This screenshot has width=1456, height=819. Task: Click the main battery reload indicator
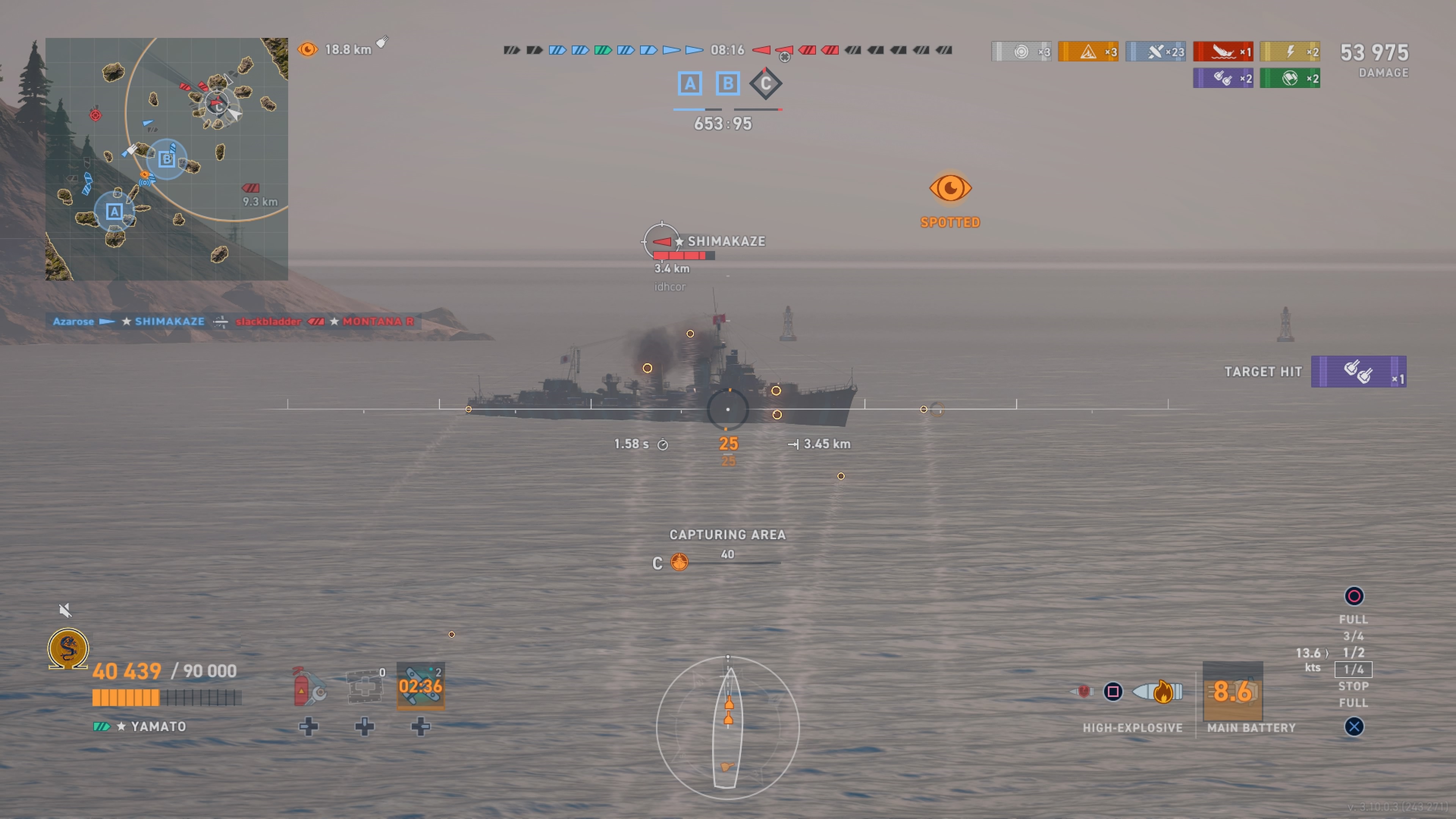coord(1232,691)
